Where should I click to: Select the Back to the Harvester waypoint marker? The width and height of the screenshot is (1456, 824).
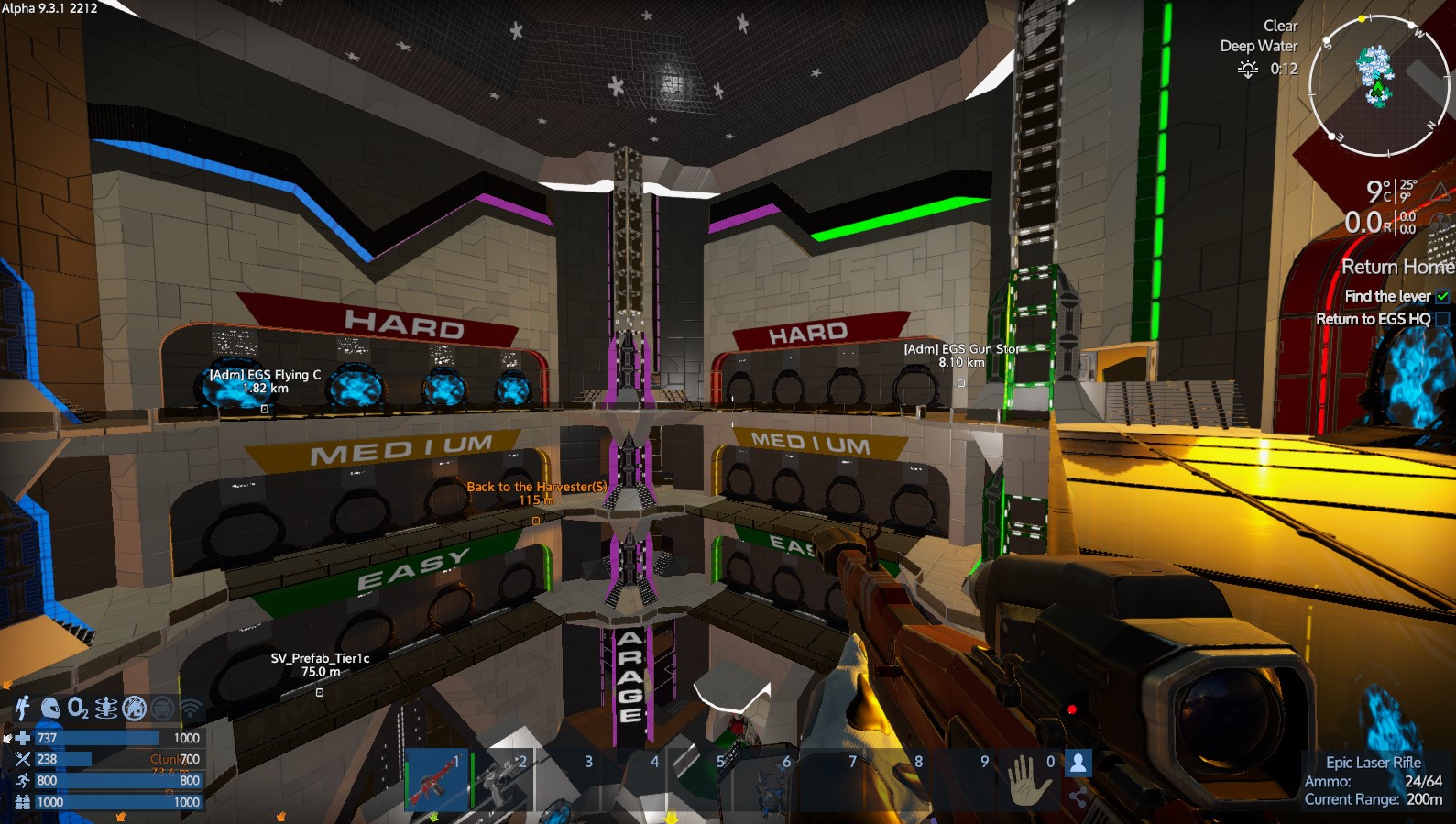click(536, 521)
